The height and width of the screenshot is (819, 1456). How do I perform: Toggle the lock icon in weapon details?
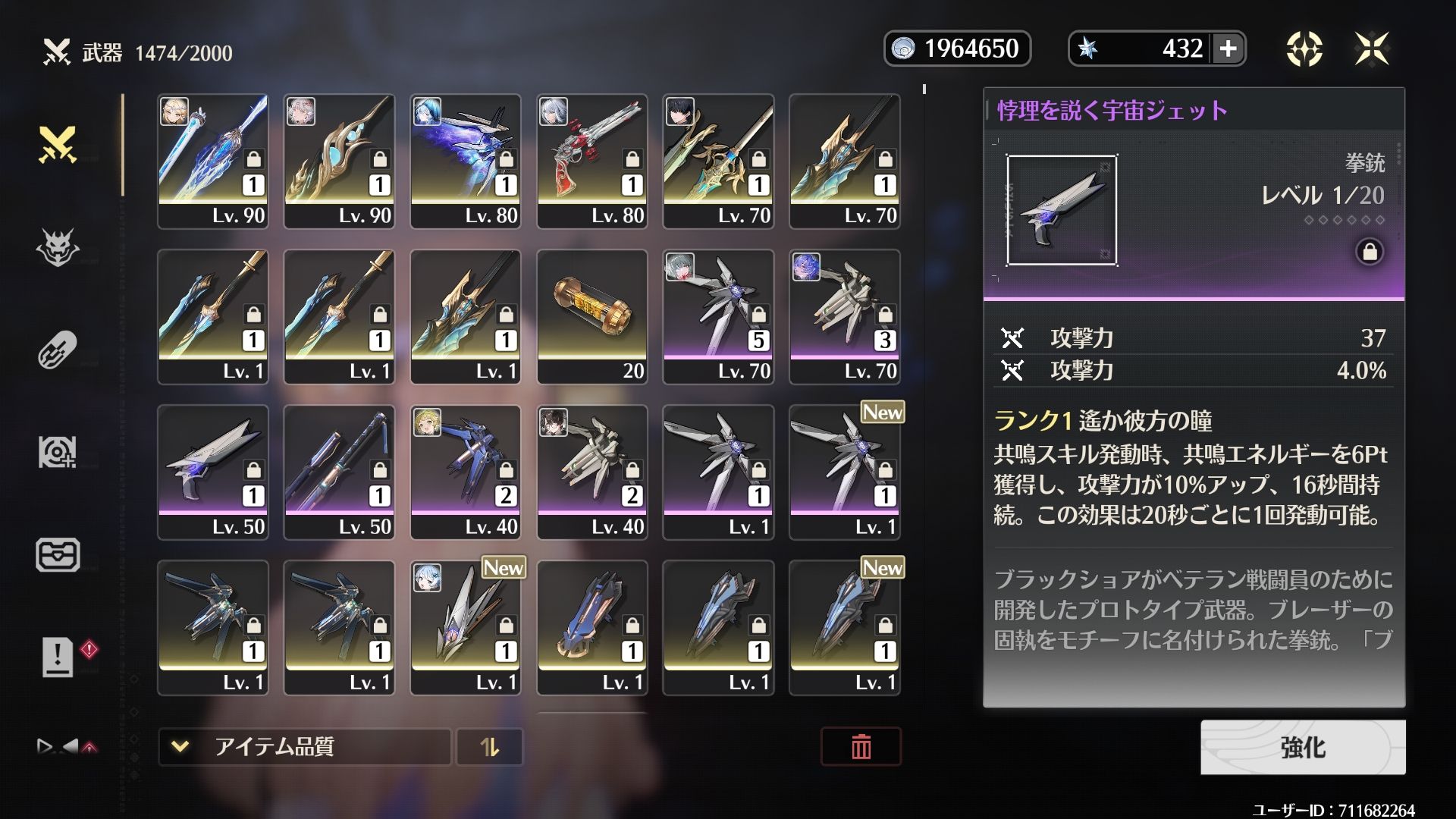point(1370,252)
